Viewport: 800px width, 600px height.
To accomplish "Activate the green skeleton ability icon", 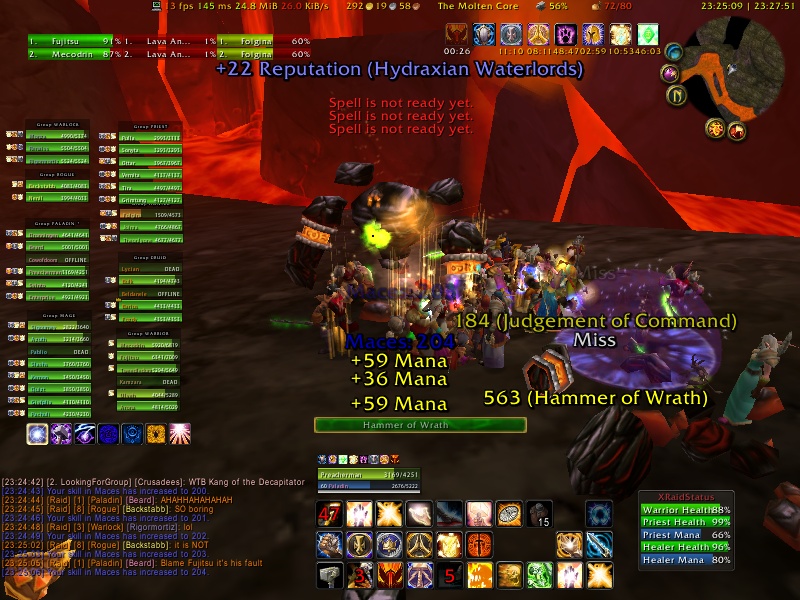I will [540, 574].
